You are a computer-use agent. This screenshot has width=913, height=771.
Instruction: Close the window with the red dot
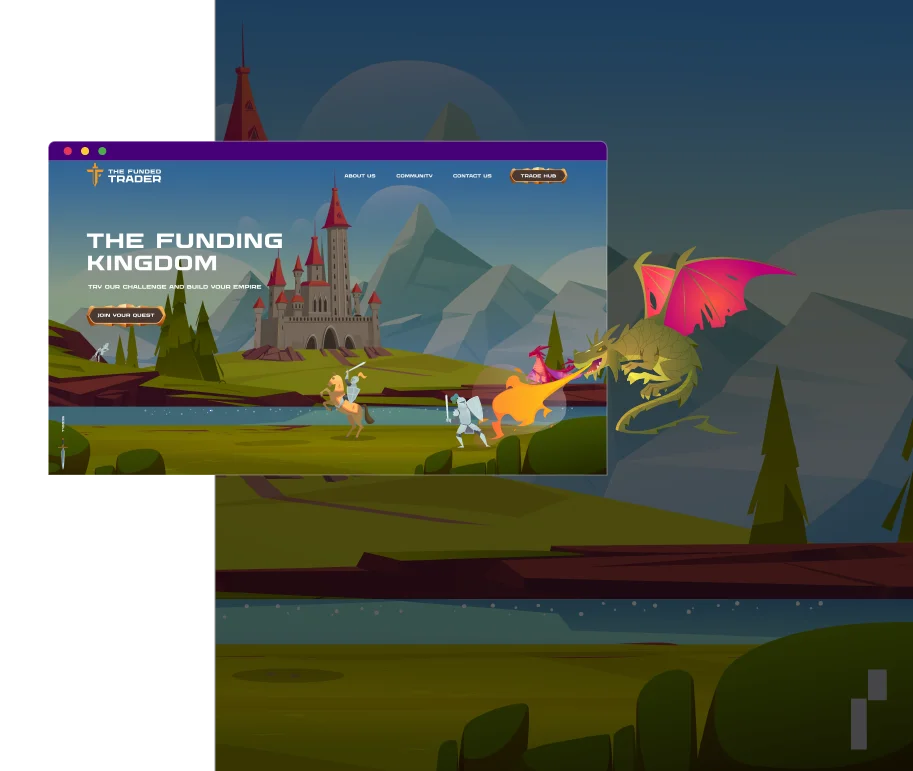(x=68, y=151)
